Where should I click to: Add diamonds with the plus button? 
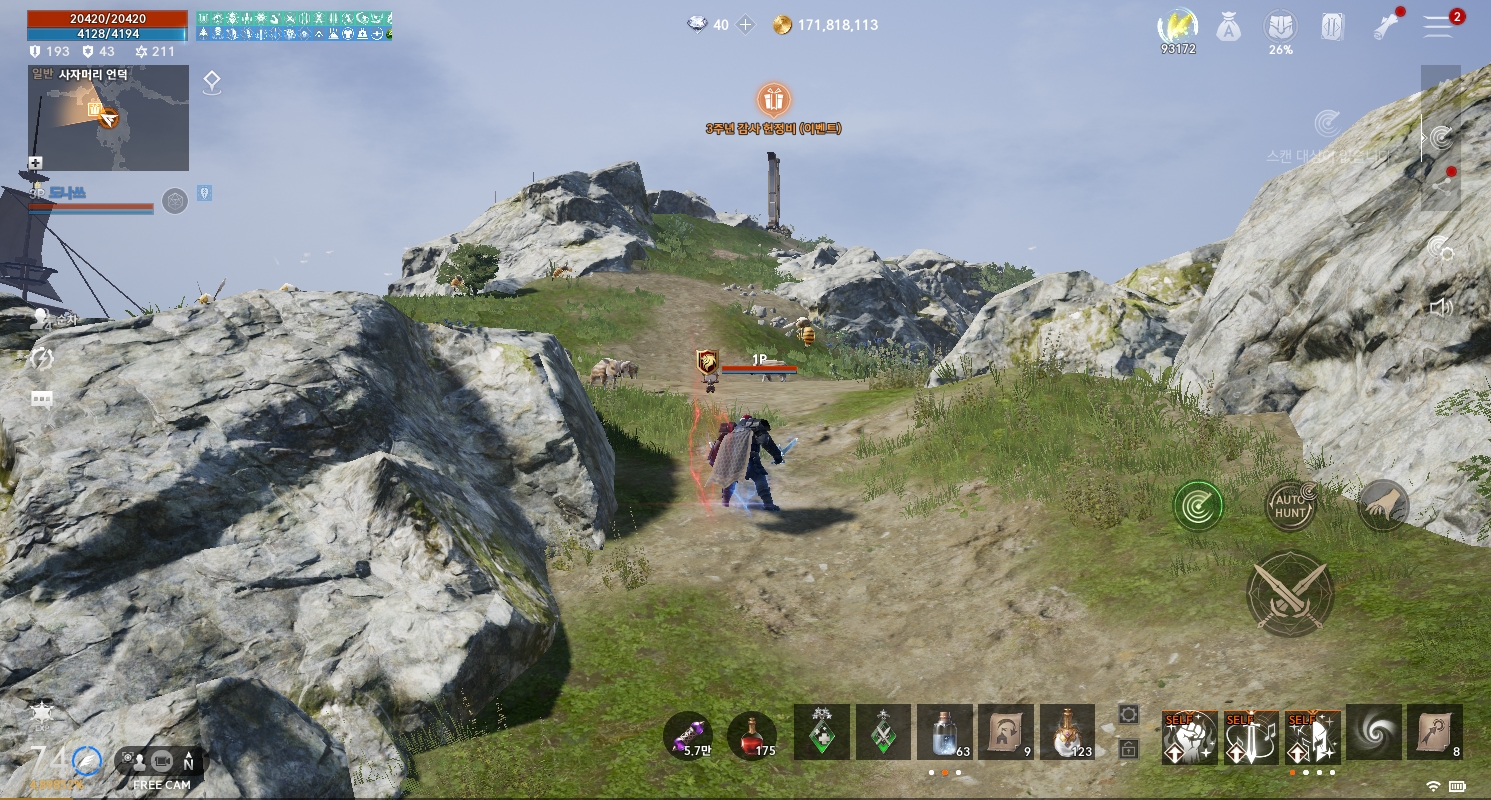pos(745,25)
